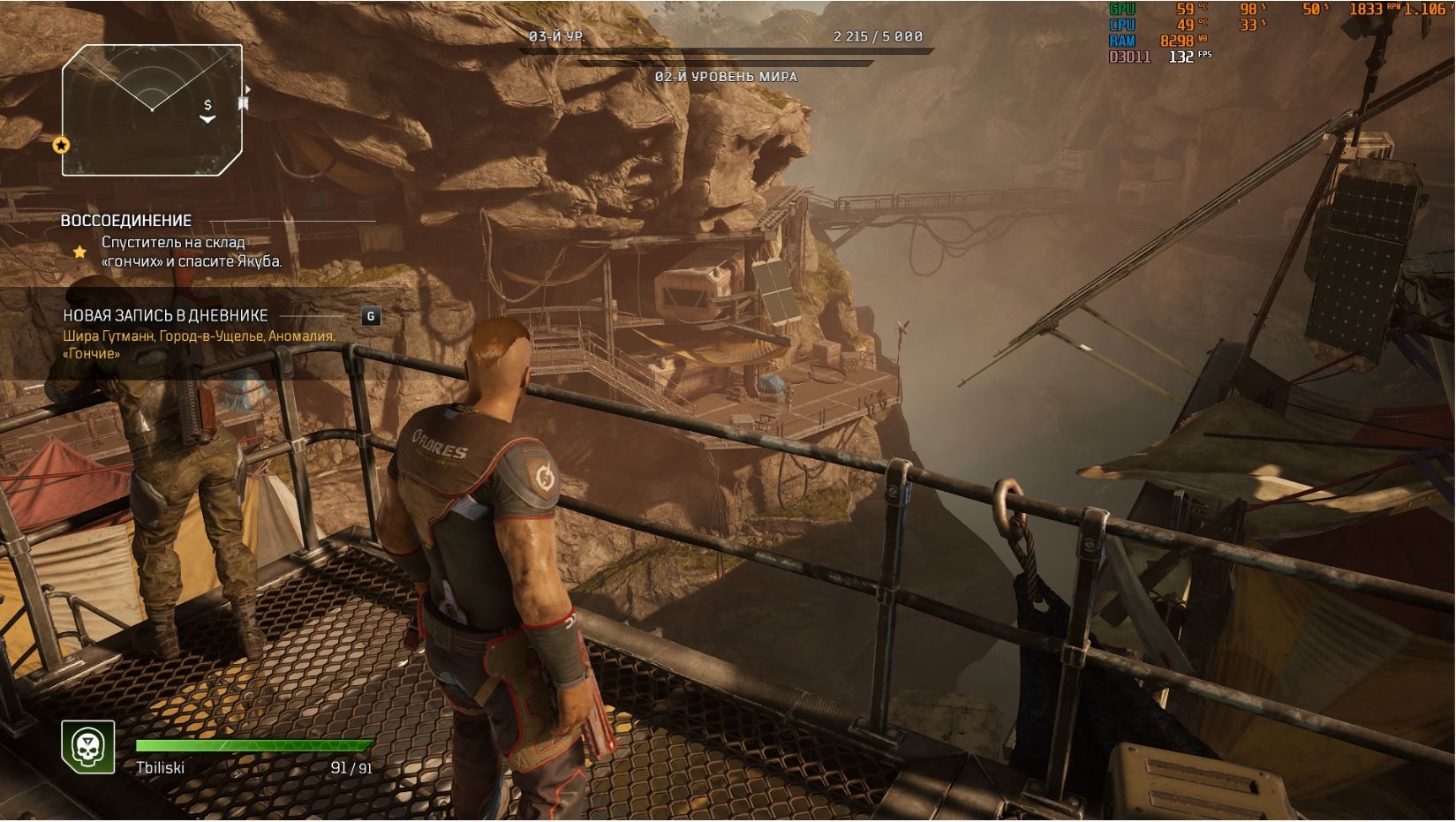Open the Воссоединение quest tracker
The height and width of the screenshot is (822, 1456).
tap(126, 221)
